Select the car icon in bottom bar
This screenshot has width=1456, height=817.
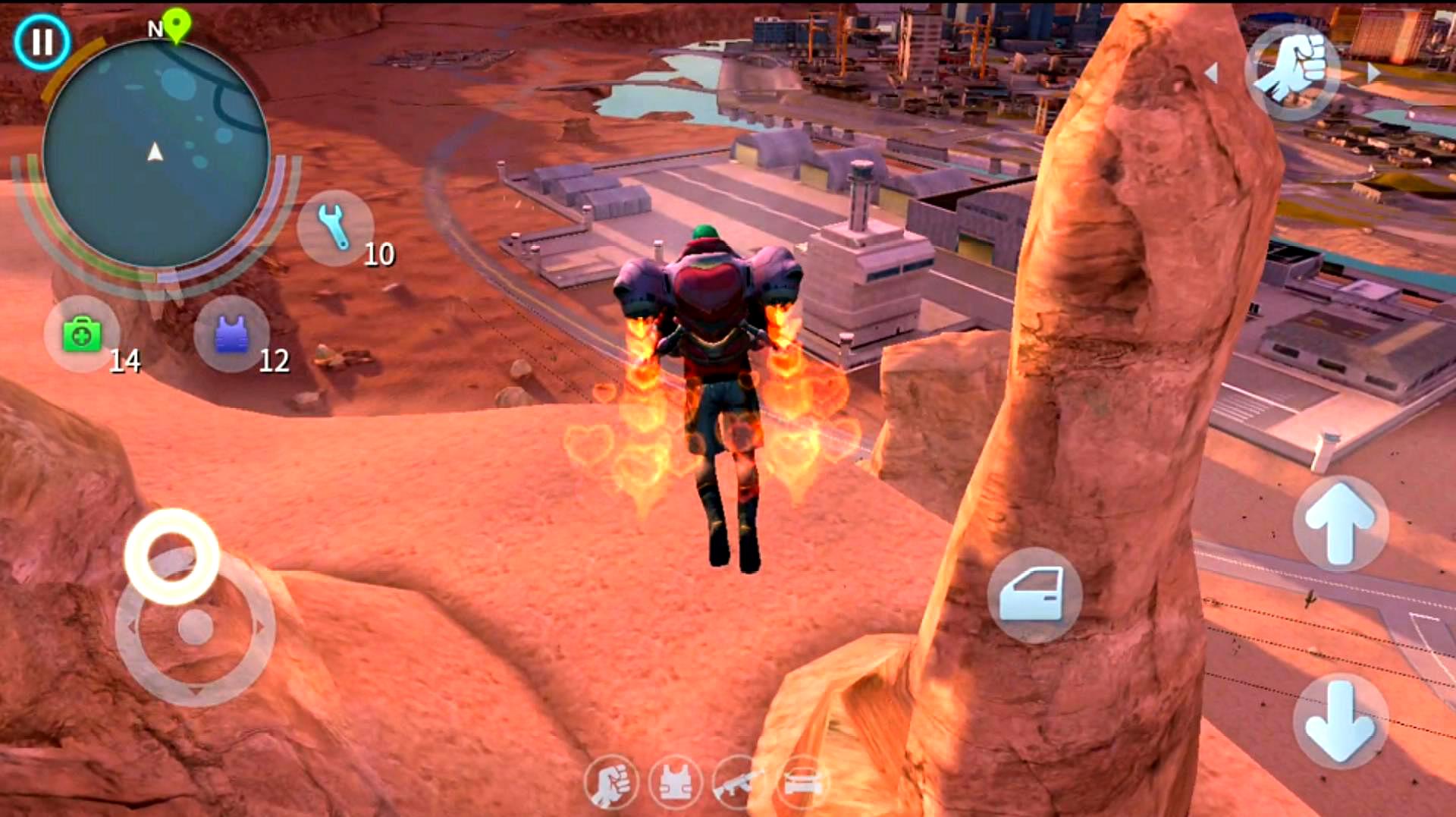(x=802, y=783)
